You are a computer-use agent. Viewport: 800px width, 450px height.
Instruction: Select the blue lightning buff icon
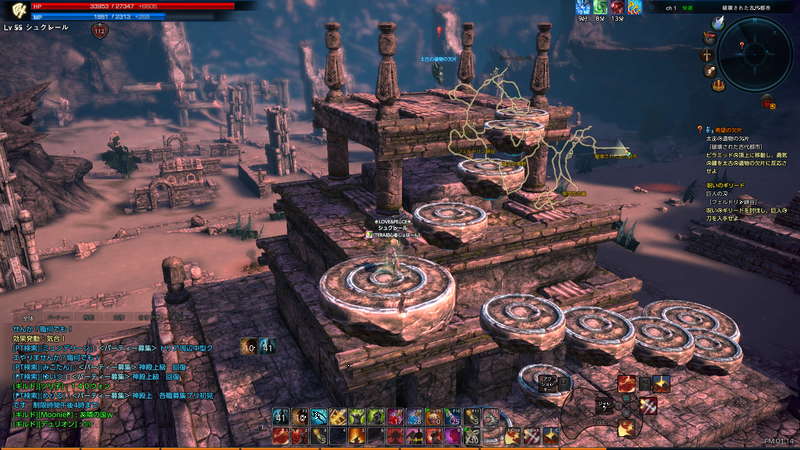tap(583, 7)
